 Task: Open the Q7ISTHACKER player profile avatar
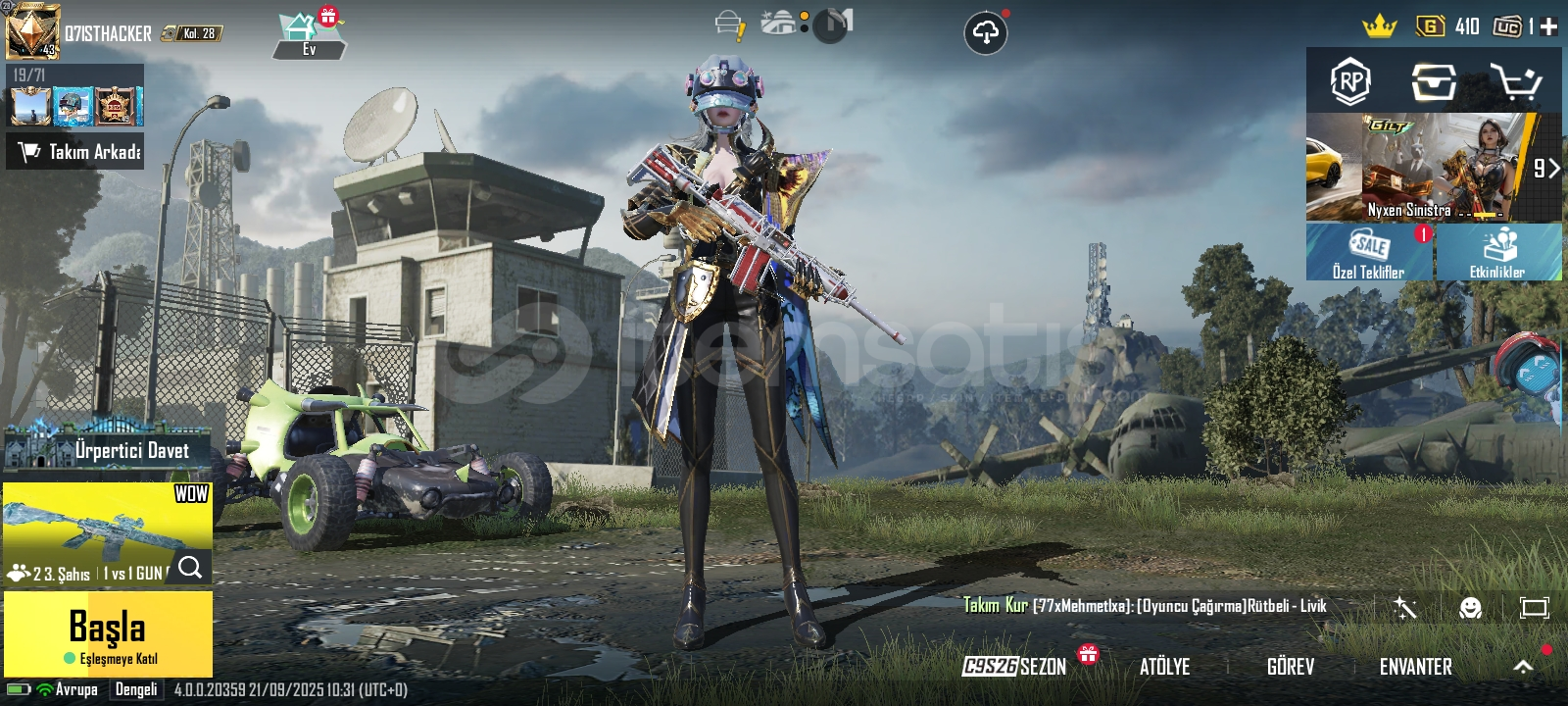(33, 31)
